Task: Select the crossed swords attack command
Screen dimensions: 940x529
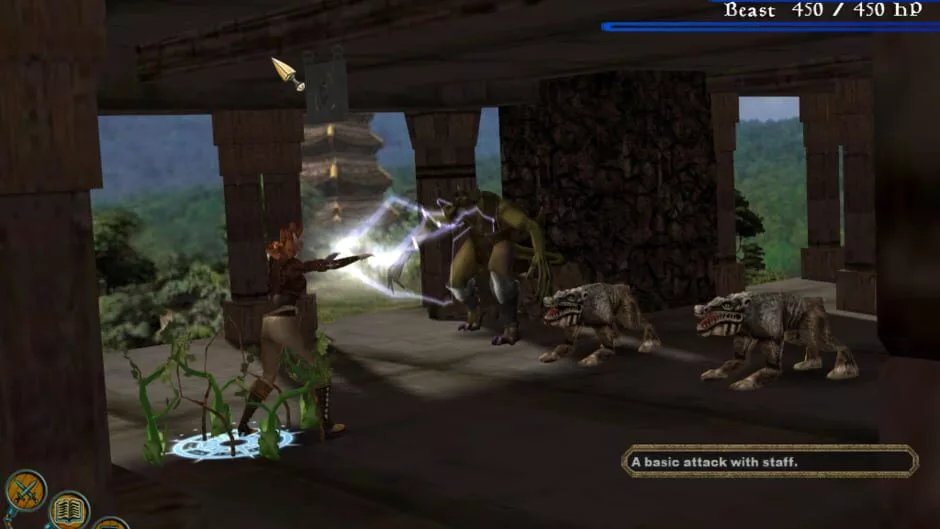Action: pos(25,490)
